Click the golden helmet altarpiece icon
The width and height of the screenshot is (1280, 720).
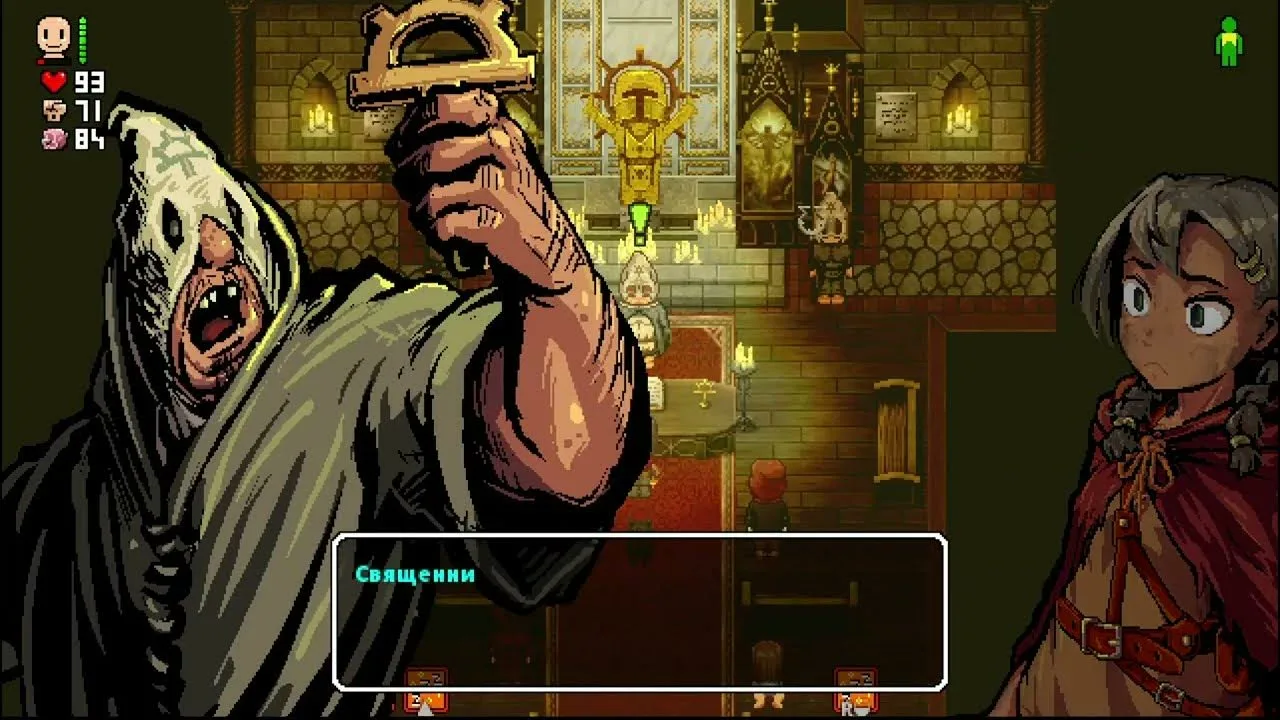pyautogui.click(x=637, y=97)
